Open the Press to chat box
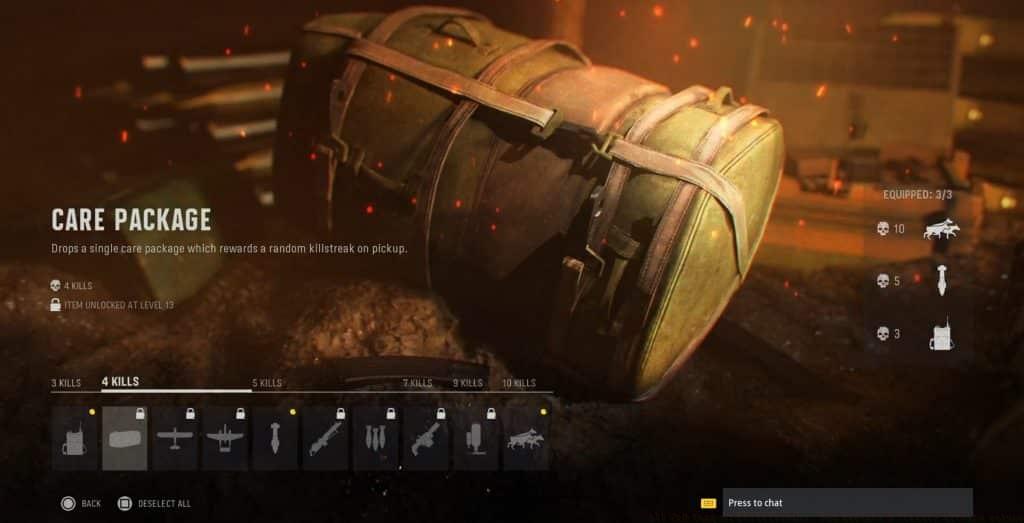The height and width of the screenshot is (523, 1024). [x=847, y=502]
